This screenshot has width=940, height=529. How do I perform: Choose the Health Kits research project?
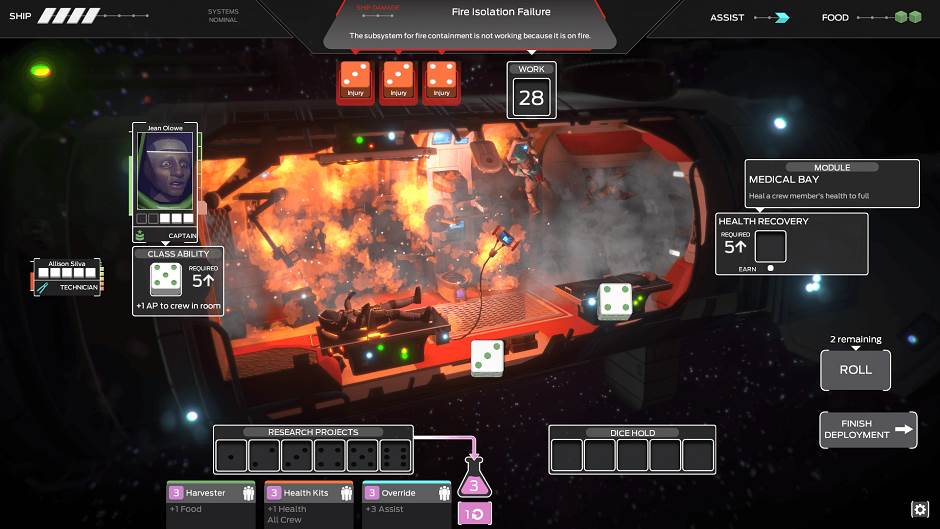coord(309,494)
